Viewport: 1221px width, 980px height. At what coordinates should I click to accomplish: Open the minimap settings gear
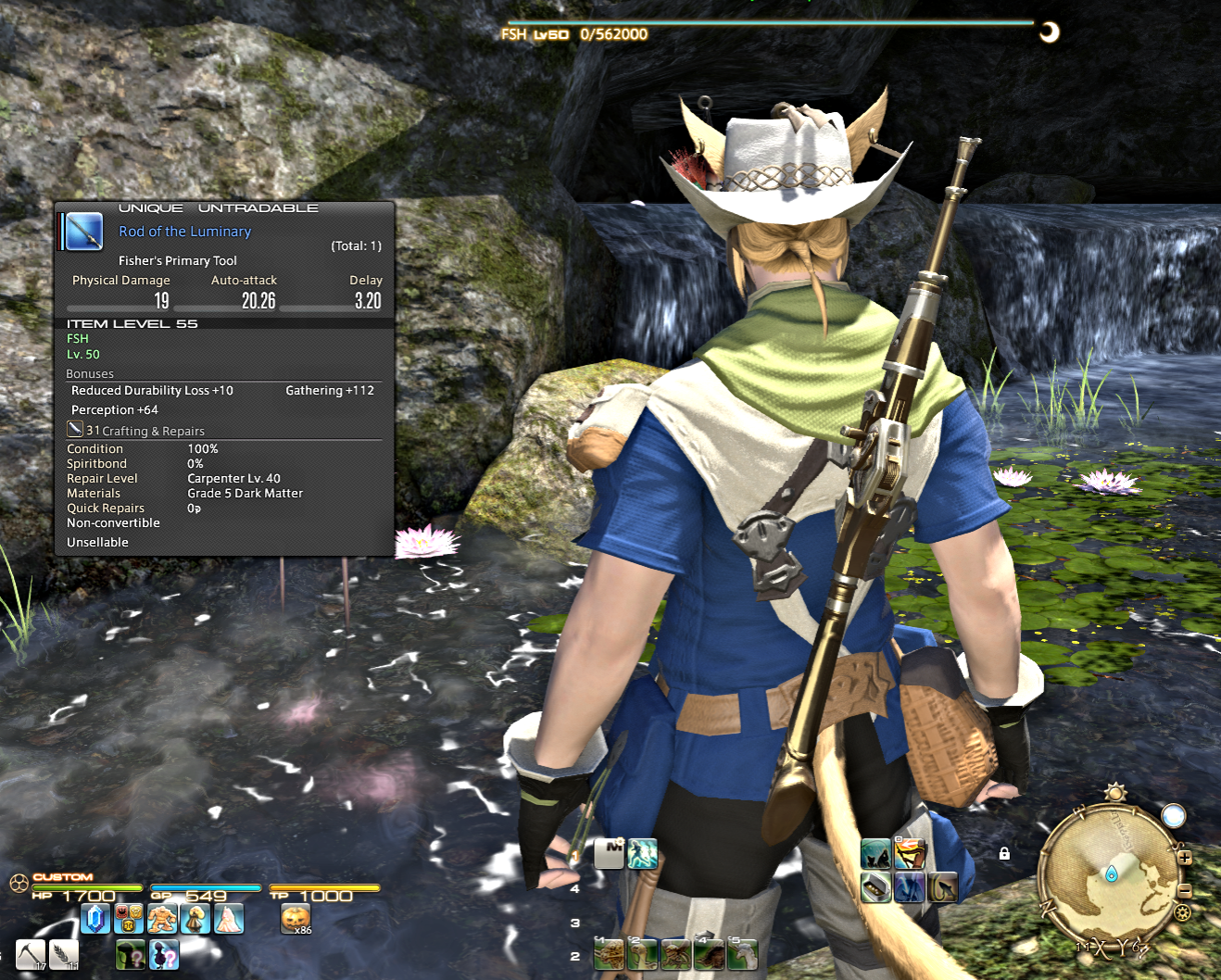tap(1182, 913)
